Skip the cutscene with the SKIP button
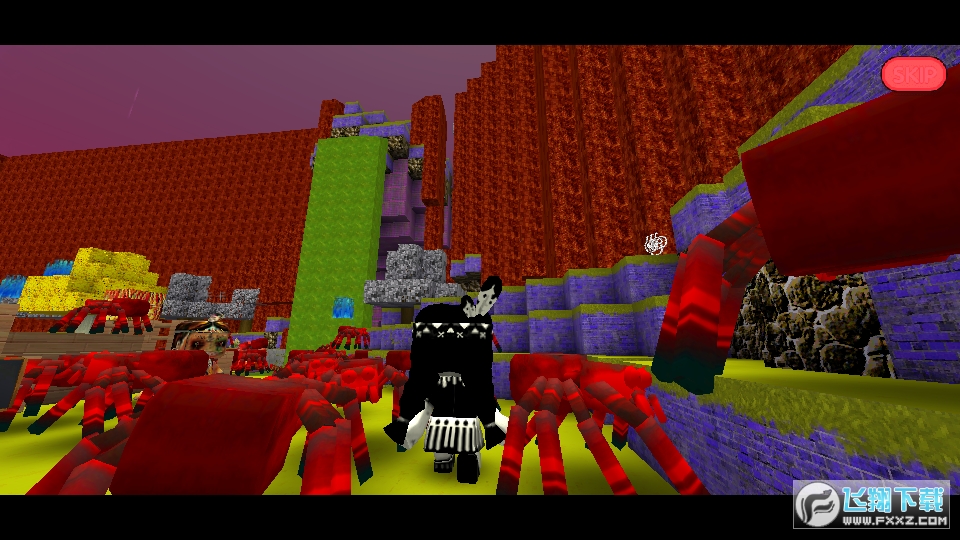 913,73
